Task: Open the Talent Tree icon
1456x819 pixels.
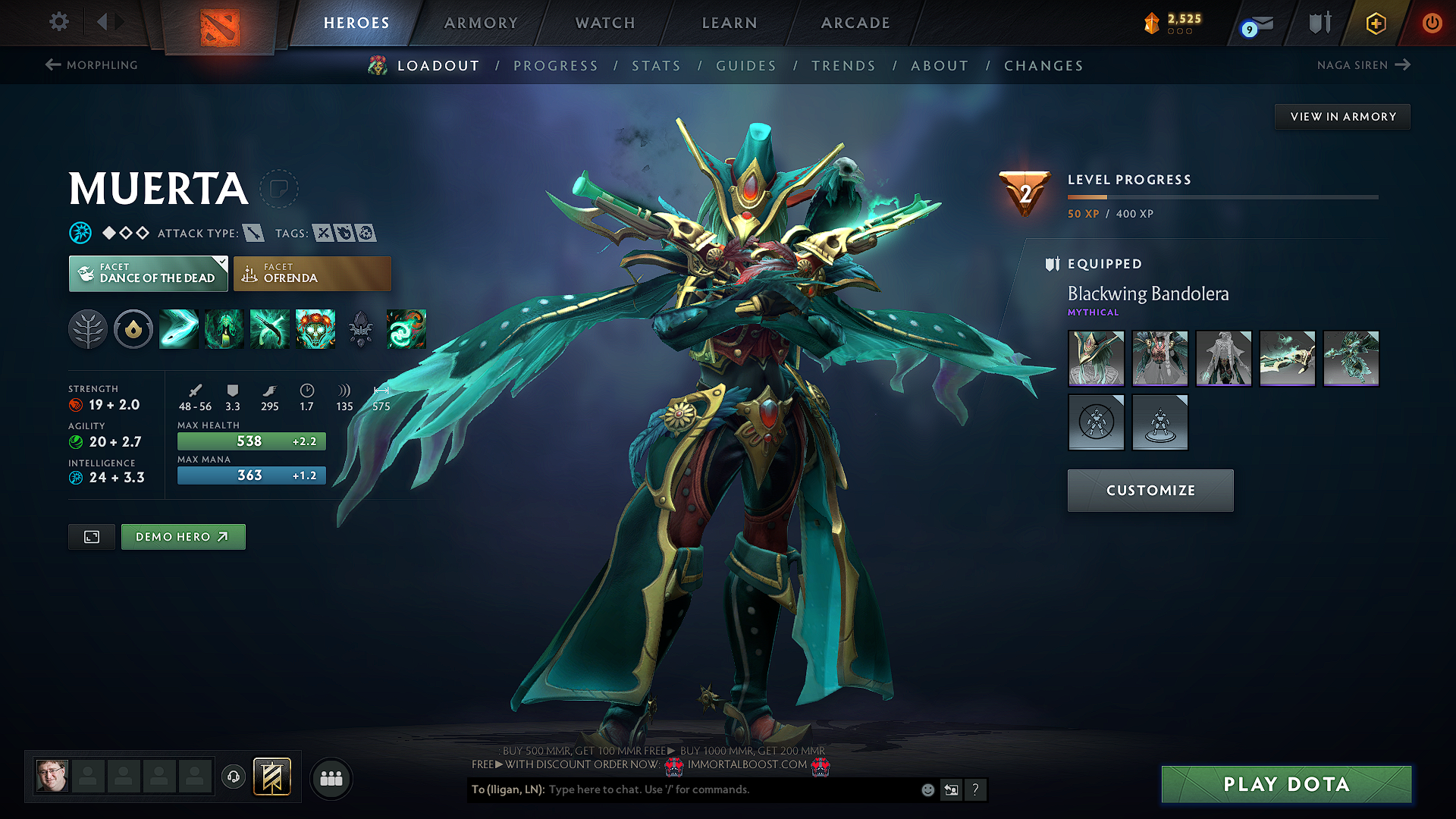Action: click(x=88, y=329)
